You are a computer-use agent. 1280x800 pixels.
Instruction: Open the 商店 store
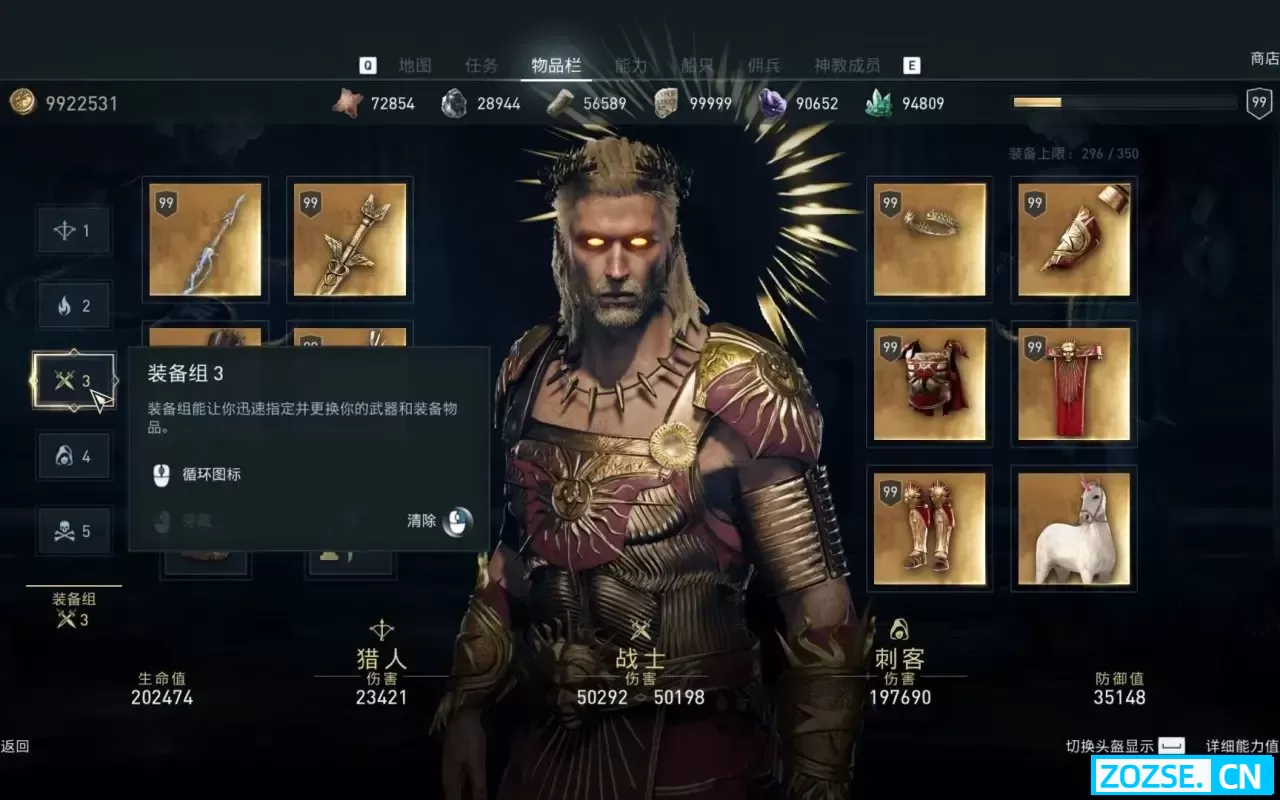point(1264,59)
